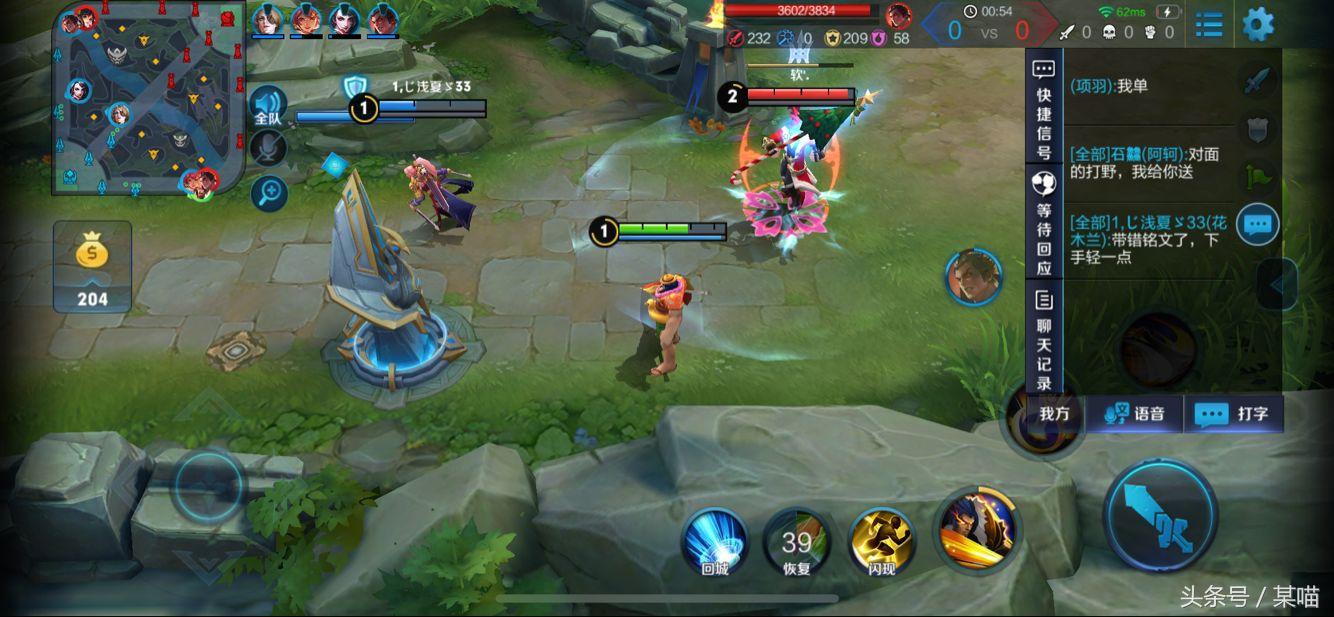Open 聊天记录 chat history tab
Image resolution: width=1334 pixels, height=617 pixels.
[1044, 340]
